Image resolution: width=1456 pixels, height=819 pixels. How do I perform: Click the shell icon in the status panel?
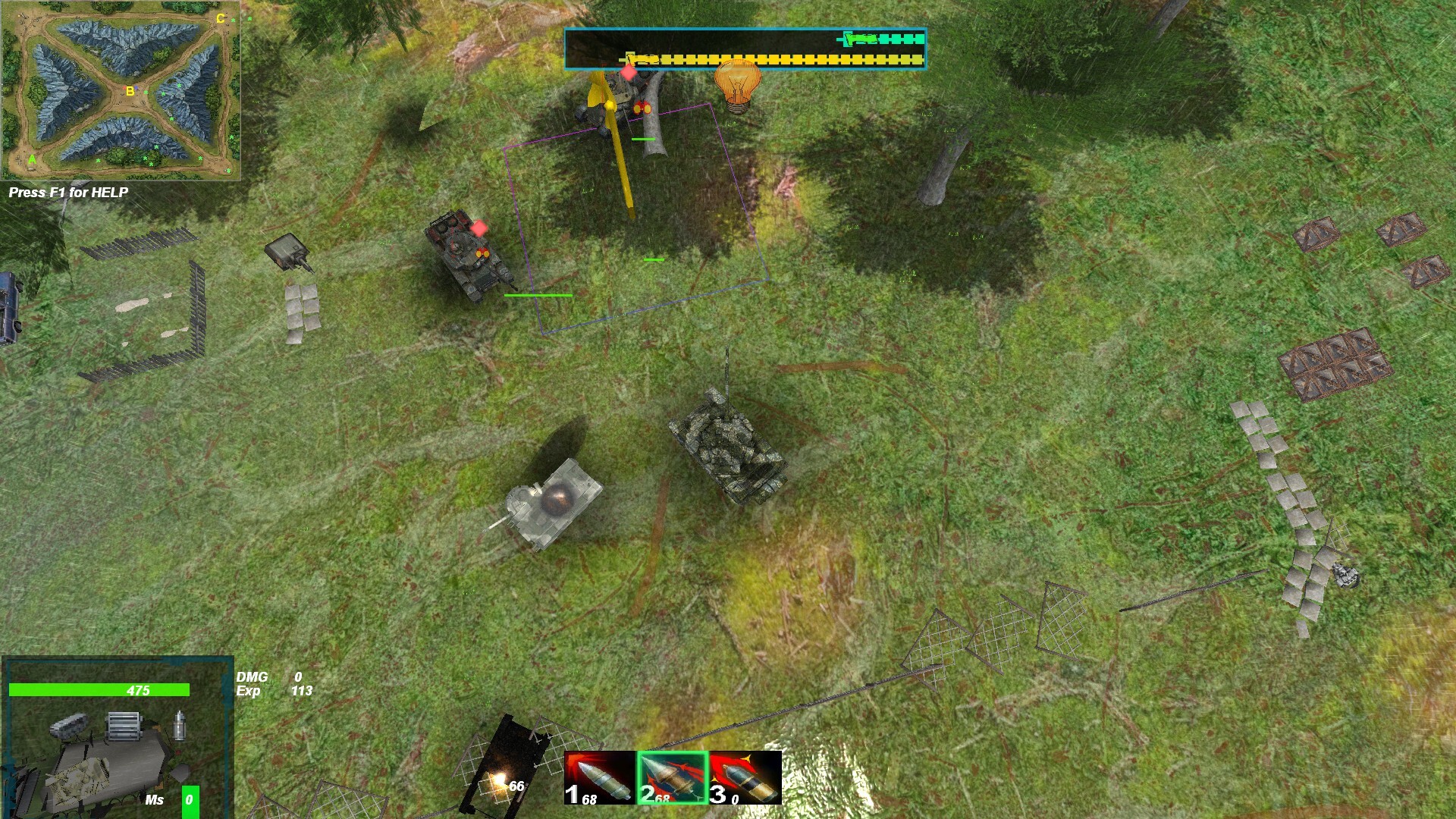[179, 725]
